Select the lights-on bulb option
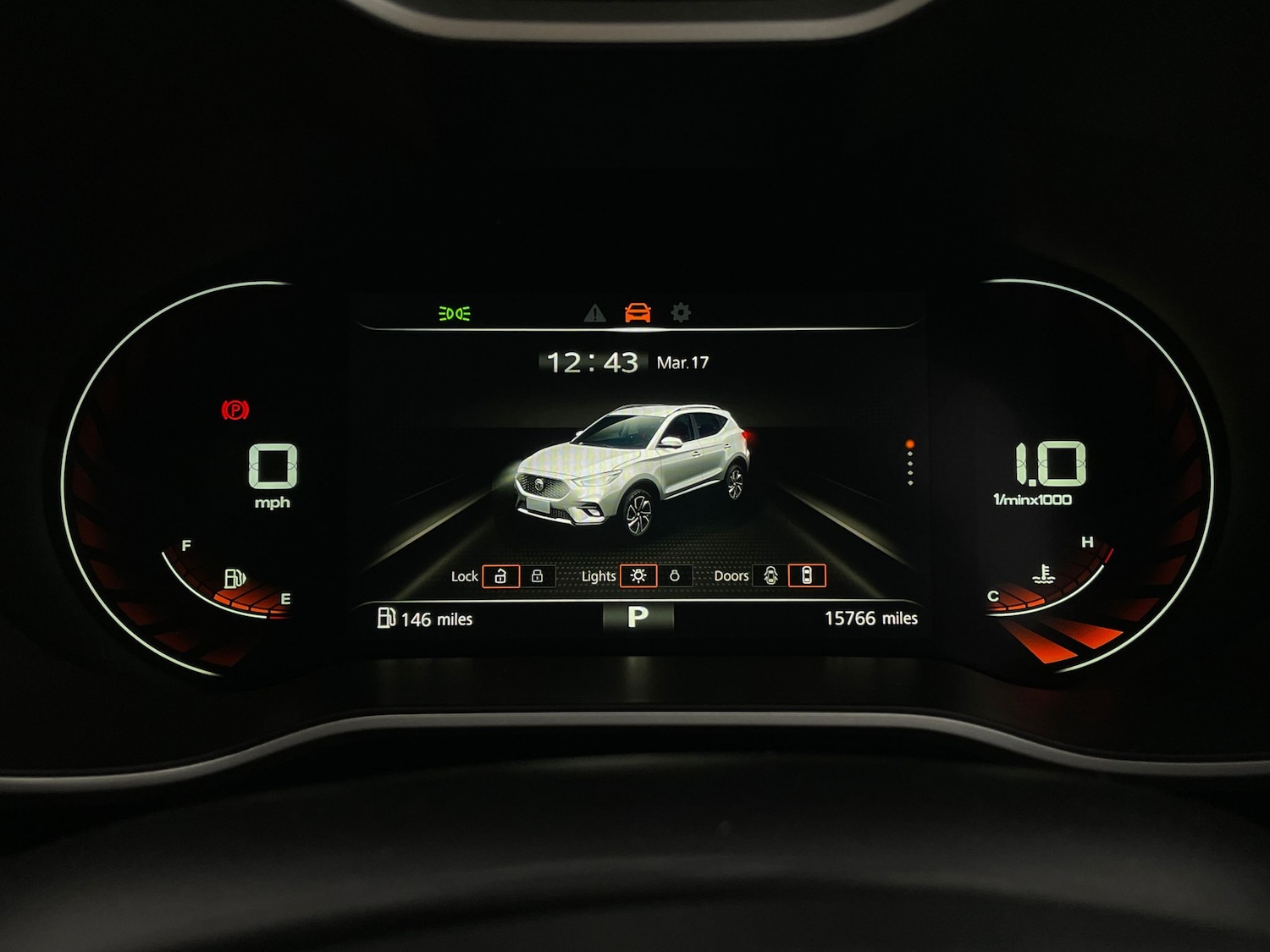Viewport: 1270px width, 952px height. coord(638,576)
